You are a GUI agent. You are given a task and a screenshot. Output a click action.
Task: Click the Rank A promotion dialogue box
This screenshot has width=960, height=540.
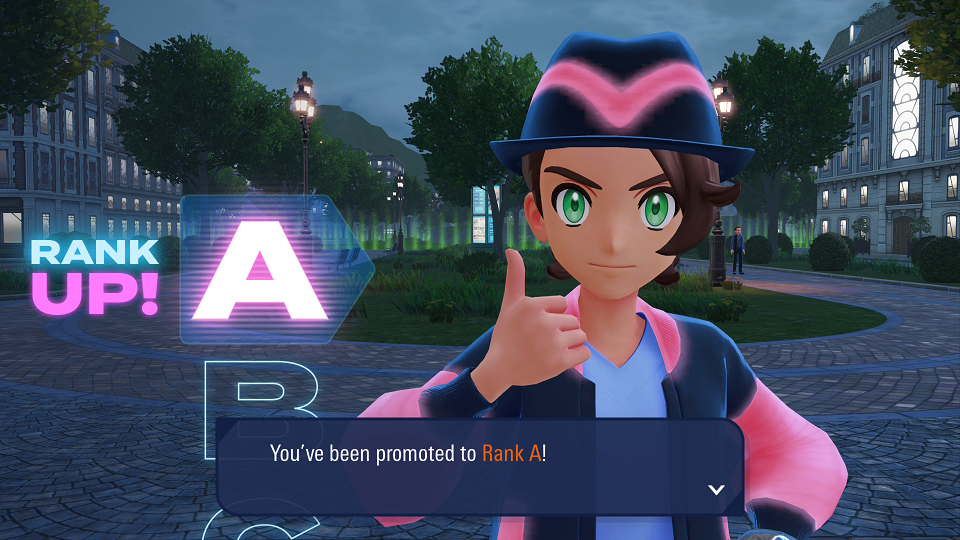pyautogui.click(x=480, y=465)
